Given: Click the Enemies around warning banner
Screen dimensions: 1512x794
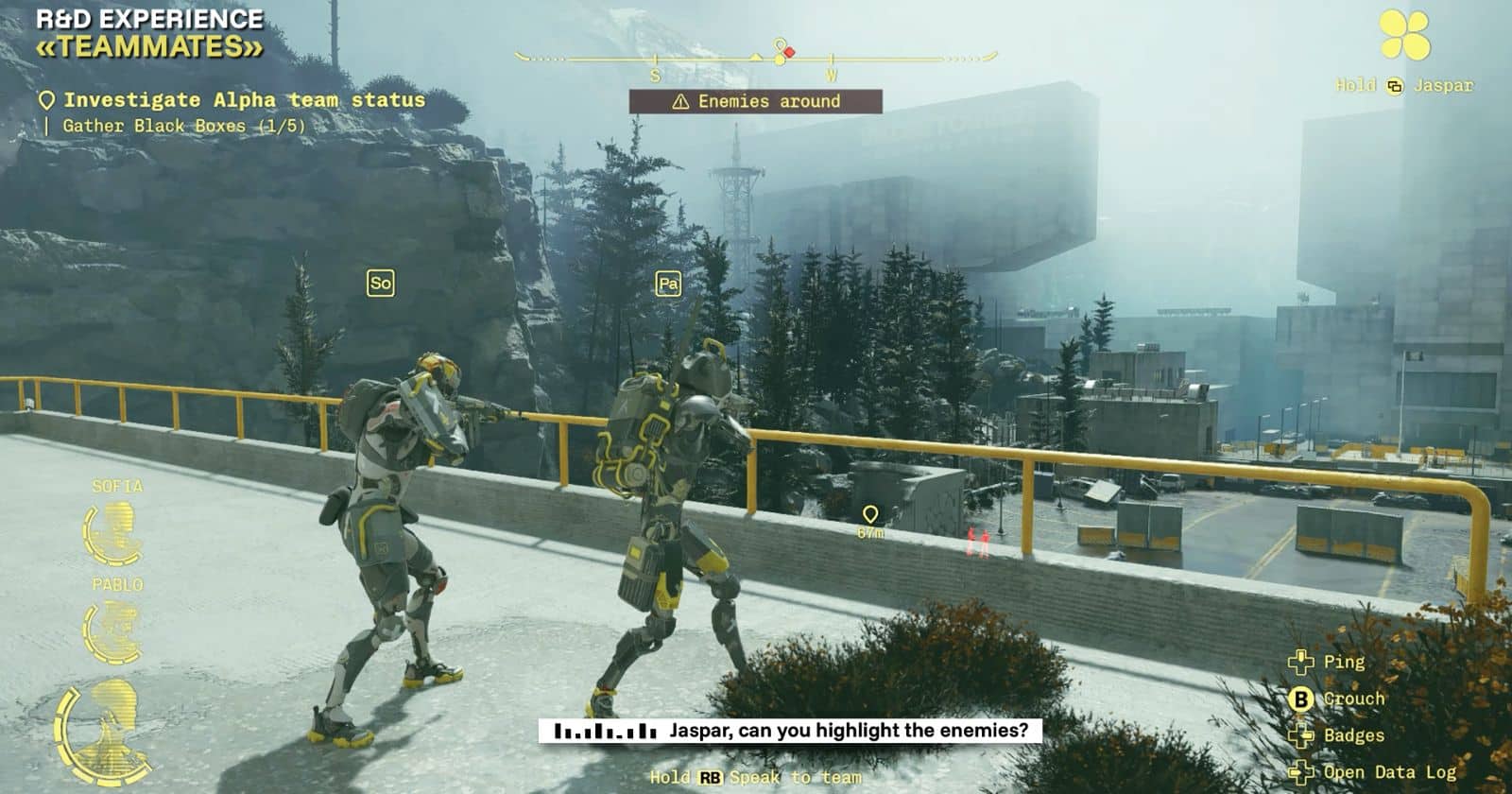Looking at the screenshot, I should [x=756, y=101].
